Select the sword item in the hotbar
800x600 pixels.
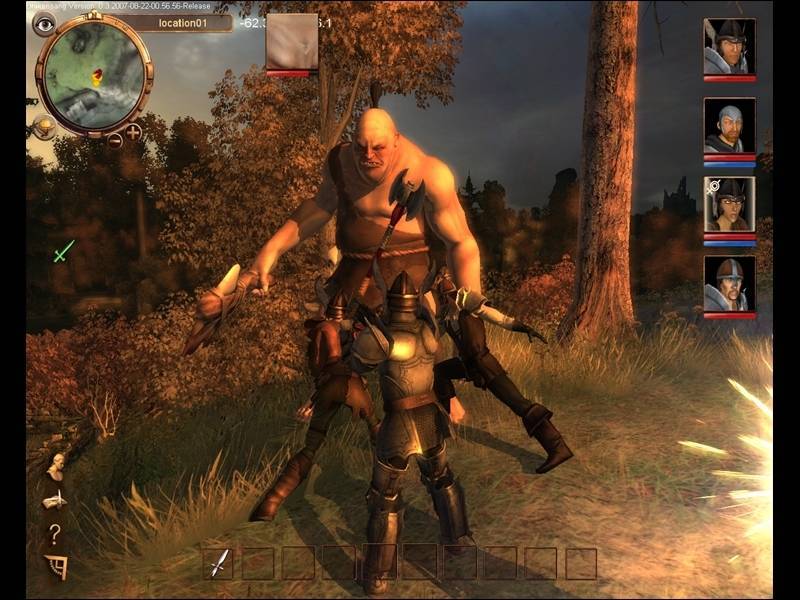(x=218, y=563)
